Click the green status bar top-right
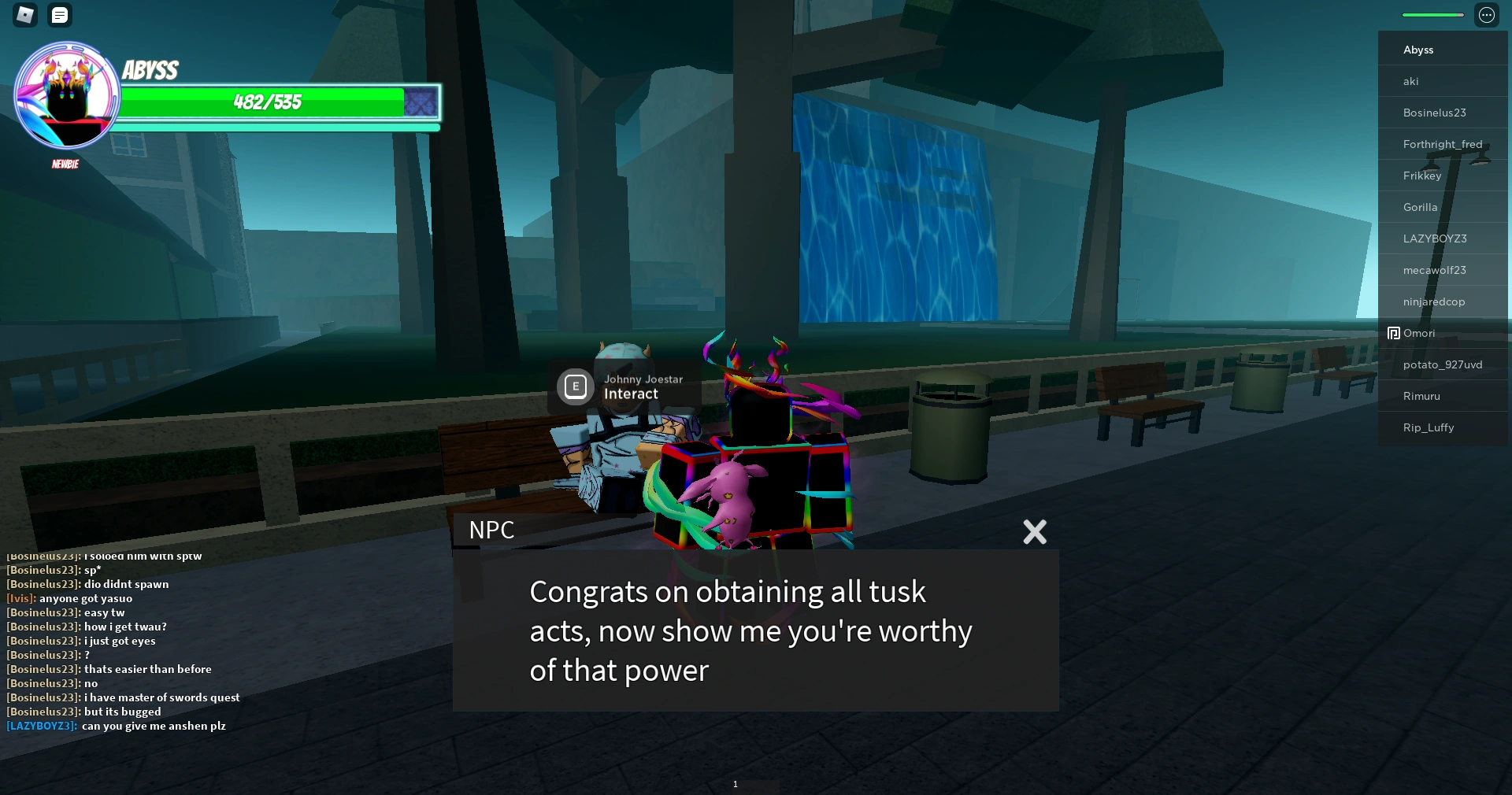Screen dimensions: 1512x795 coord(1432,14)
